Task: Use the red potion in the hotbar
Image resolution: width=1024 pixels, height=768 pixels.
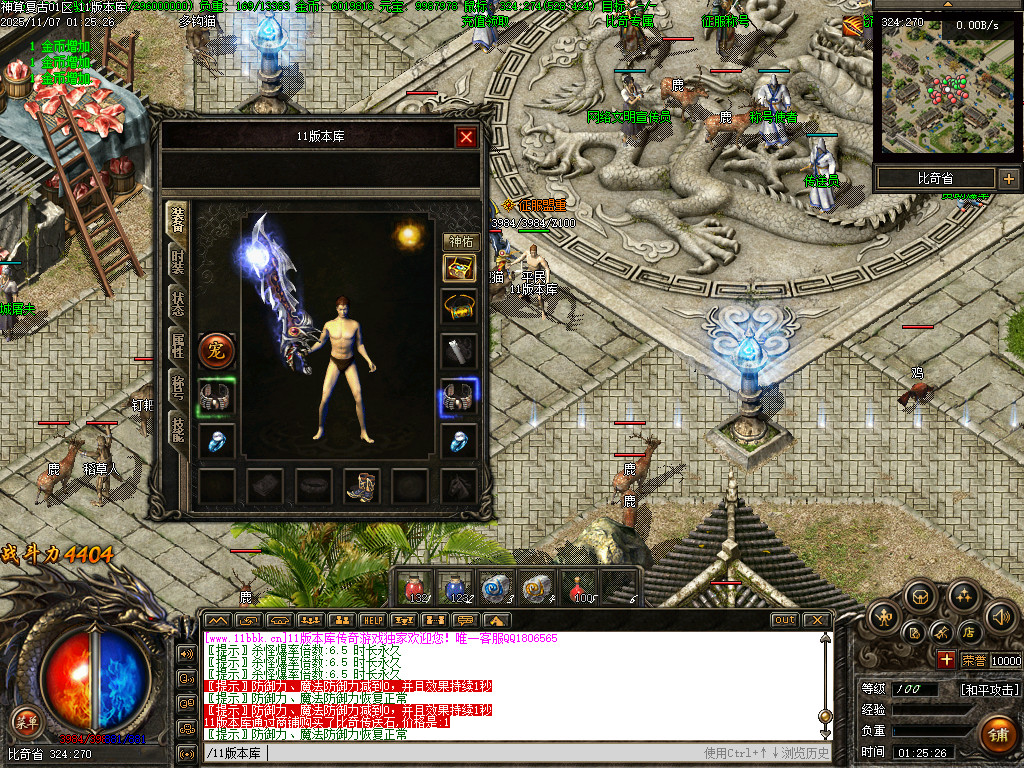Action: coord(414,587)
